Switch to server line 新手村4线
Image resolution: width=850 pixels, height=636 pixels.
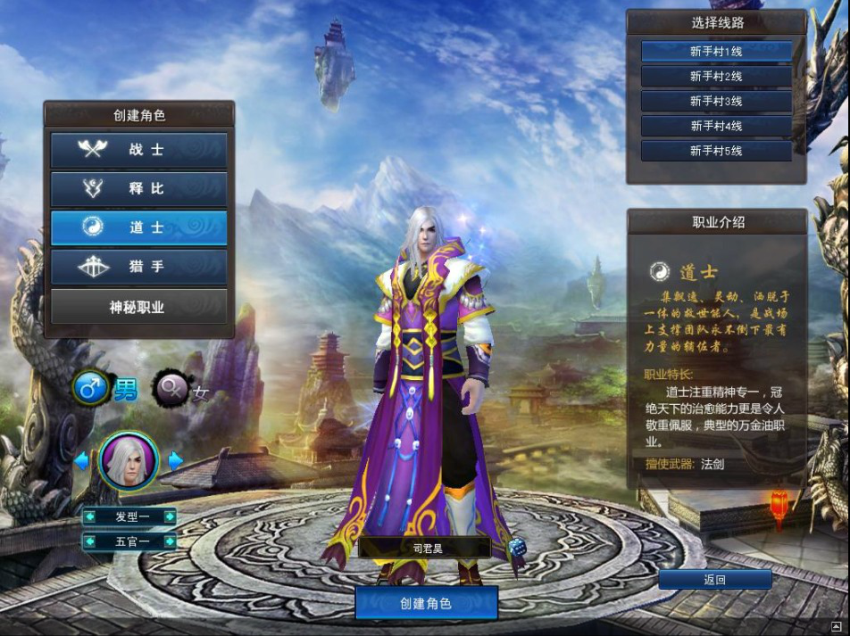[x=716, y=126]
